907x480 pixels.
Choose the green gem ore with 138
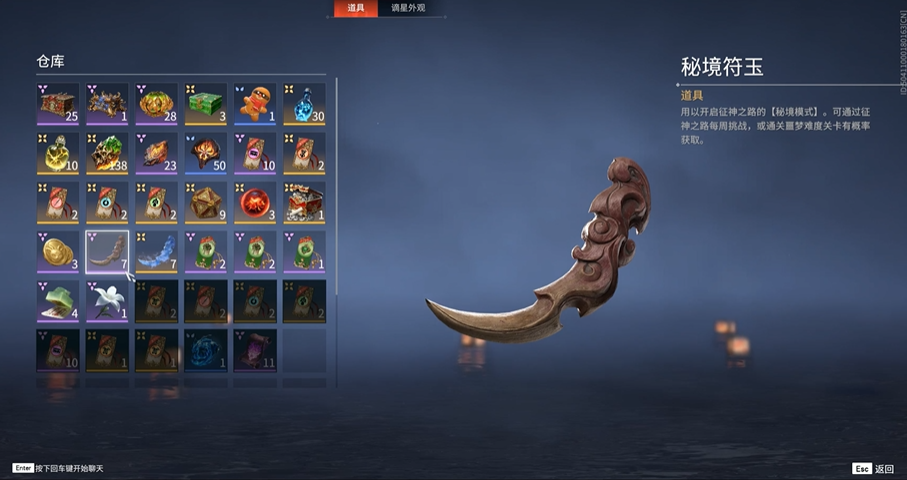(x=107, y=152)
